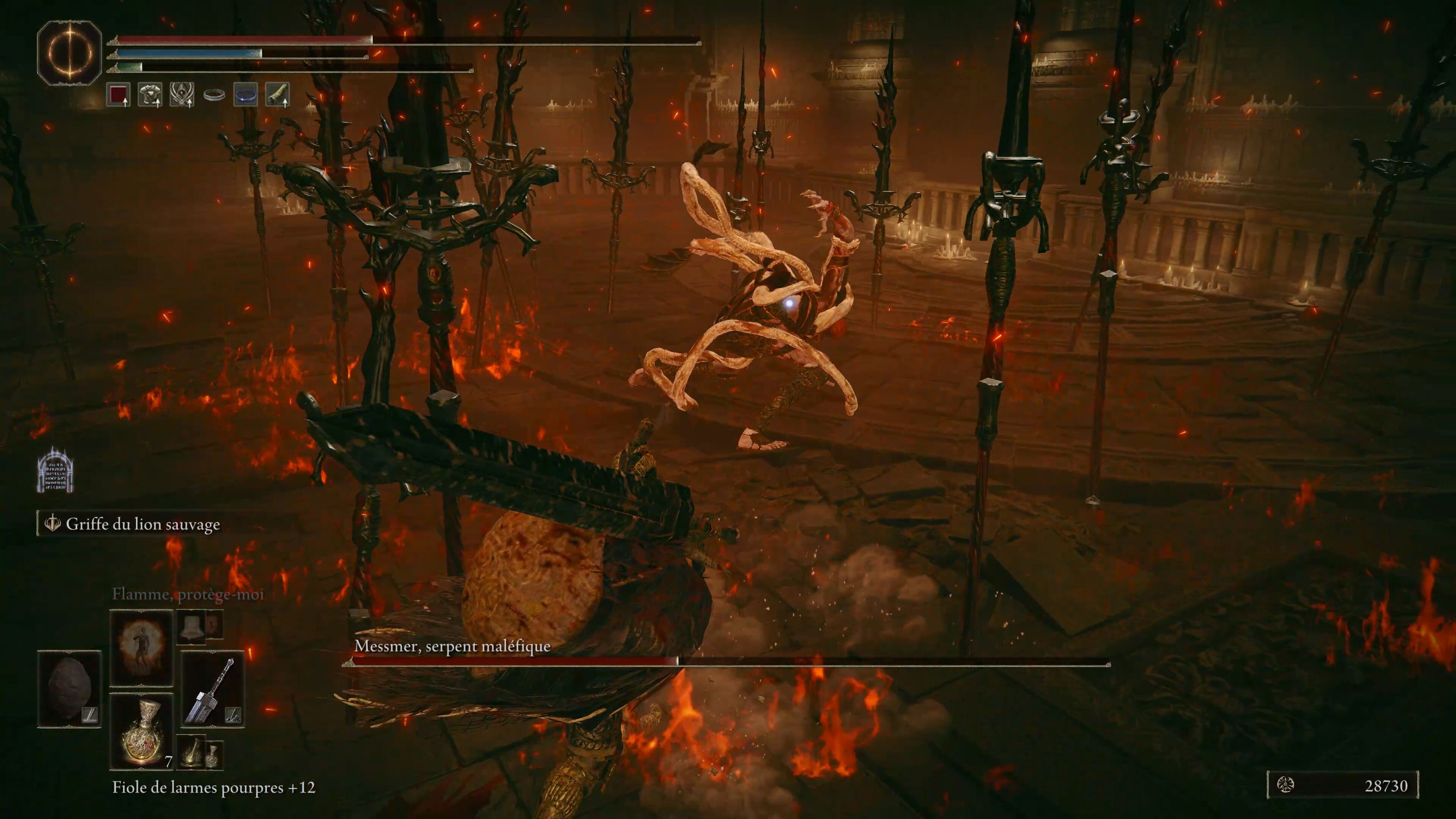The image size is (1456, 819).
Task: Click the glowing golden ring emblem
Action: point(69,53)
